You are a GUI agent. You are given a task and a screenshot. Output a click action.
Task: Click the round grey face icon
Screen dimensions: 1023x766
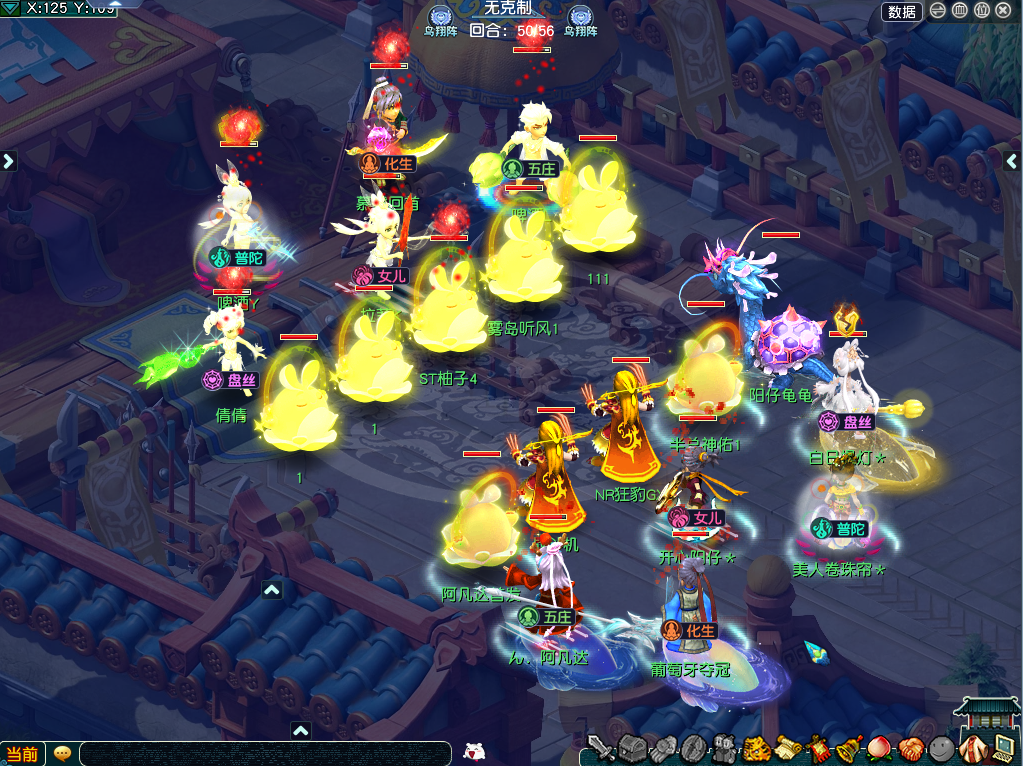pyautogui.click(x=941, y=747)
